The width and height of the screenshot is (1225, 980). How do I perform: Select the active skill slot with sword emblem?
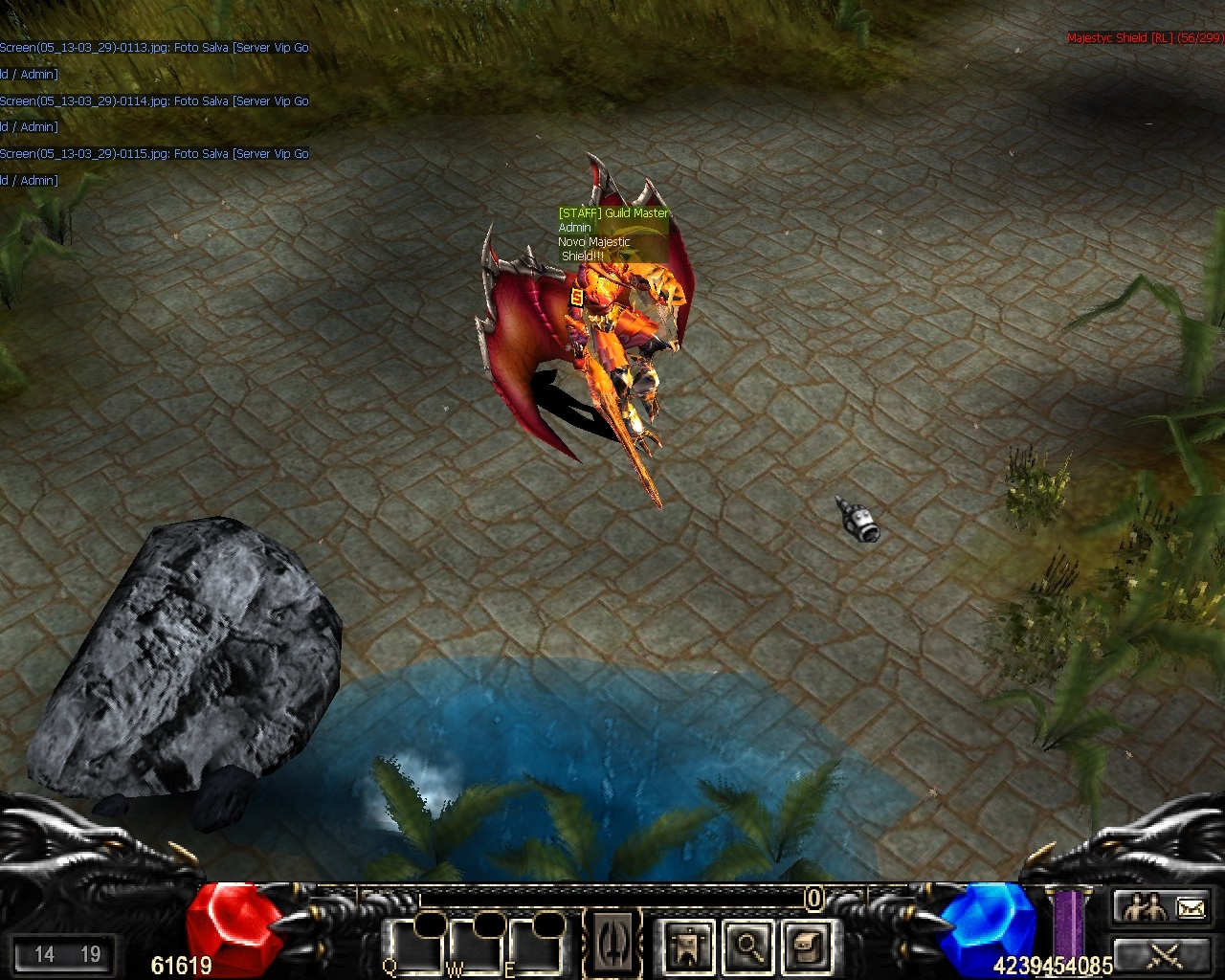point(612,943)
